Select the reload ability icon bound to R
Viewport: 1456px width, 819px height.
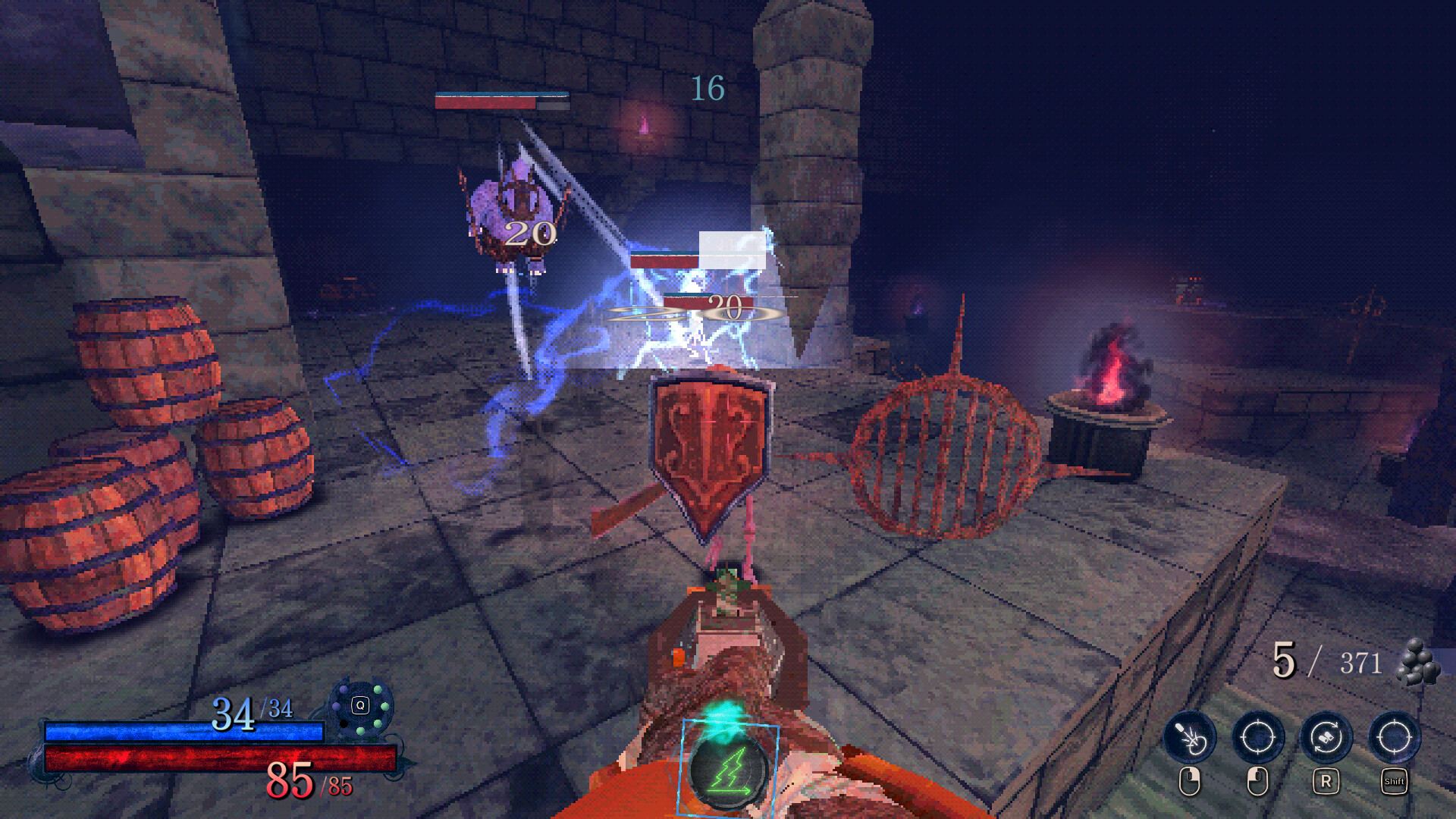1326,736
